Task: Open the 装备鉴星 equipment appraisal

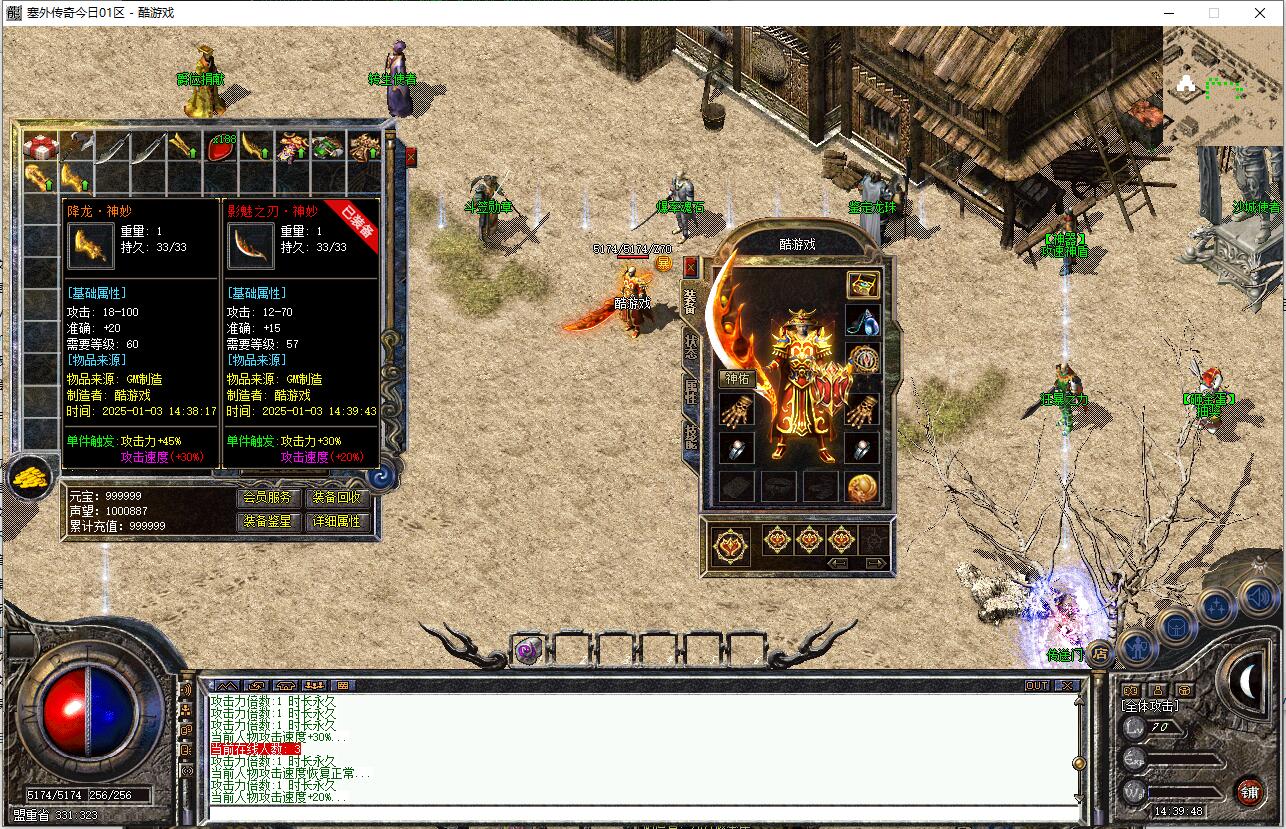Action: 268,521
